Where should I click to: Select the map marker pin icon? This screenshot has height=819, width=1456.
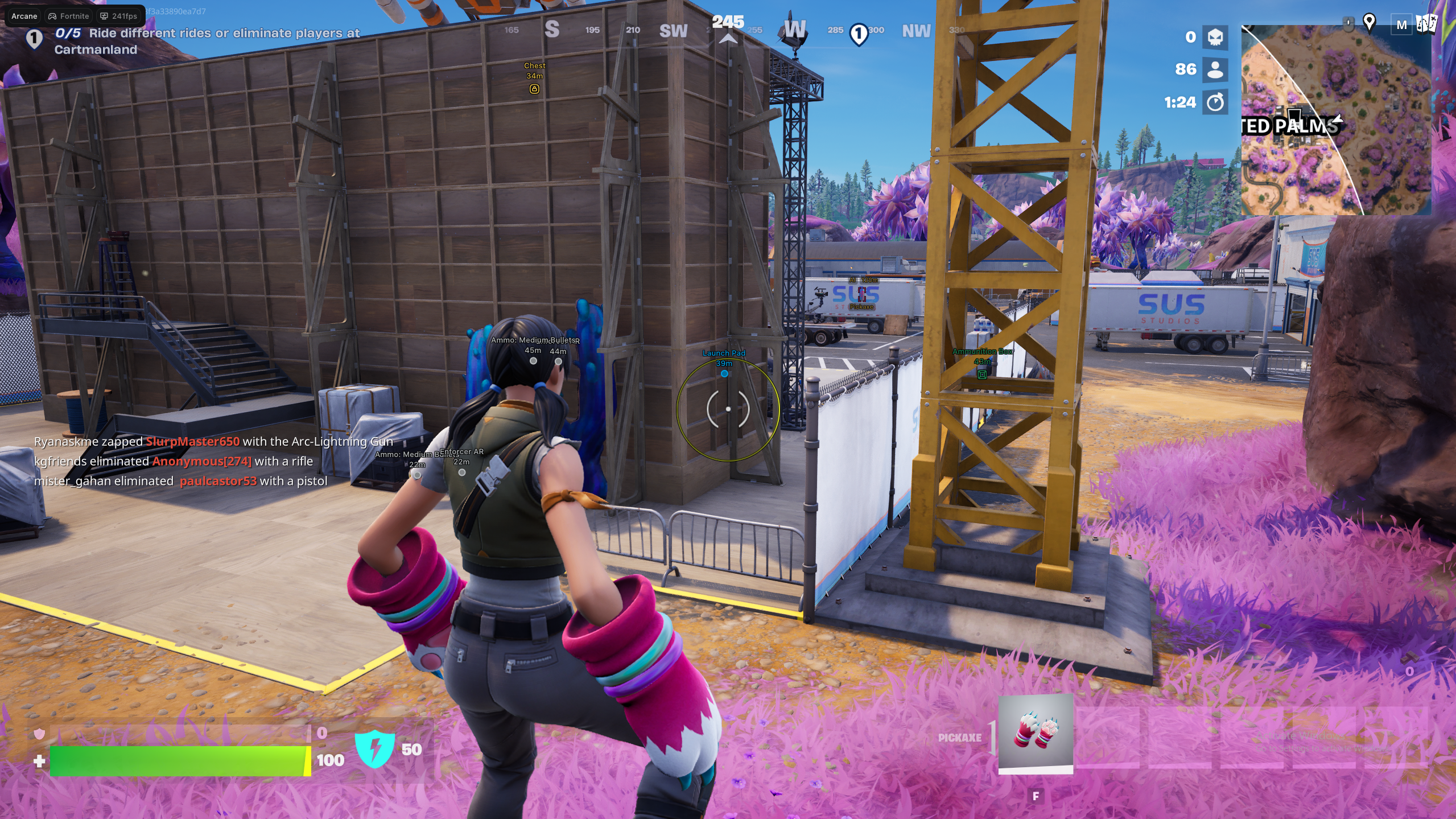[1369, 23]
